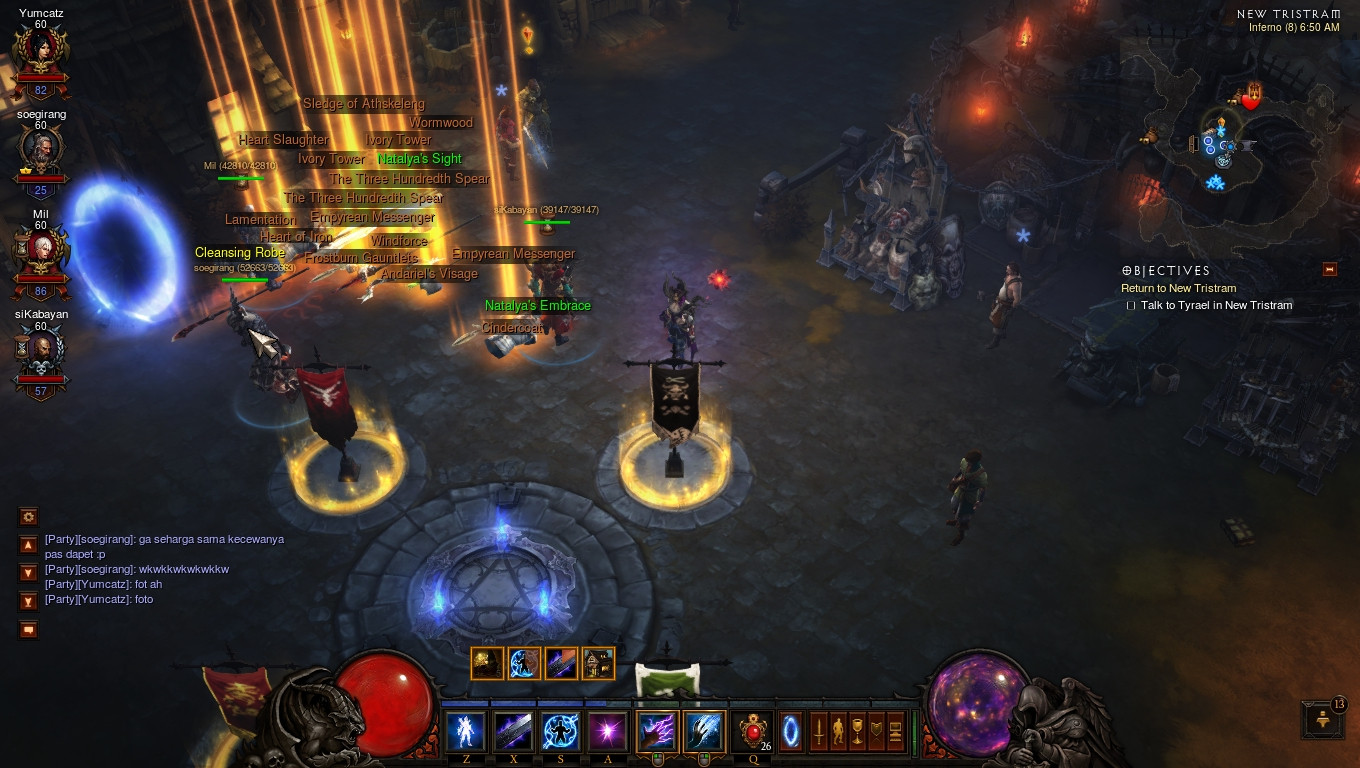1360x768 pixels.
Task: Cast the pink spark skill in slot A
Action: pyautogui.click(x=606, y=731)
